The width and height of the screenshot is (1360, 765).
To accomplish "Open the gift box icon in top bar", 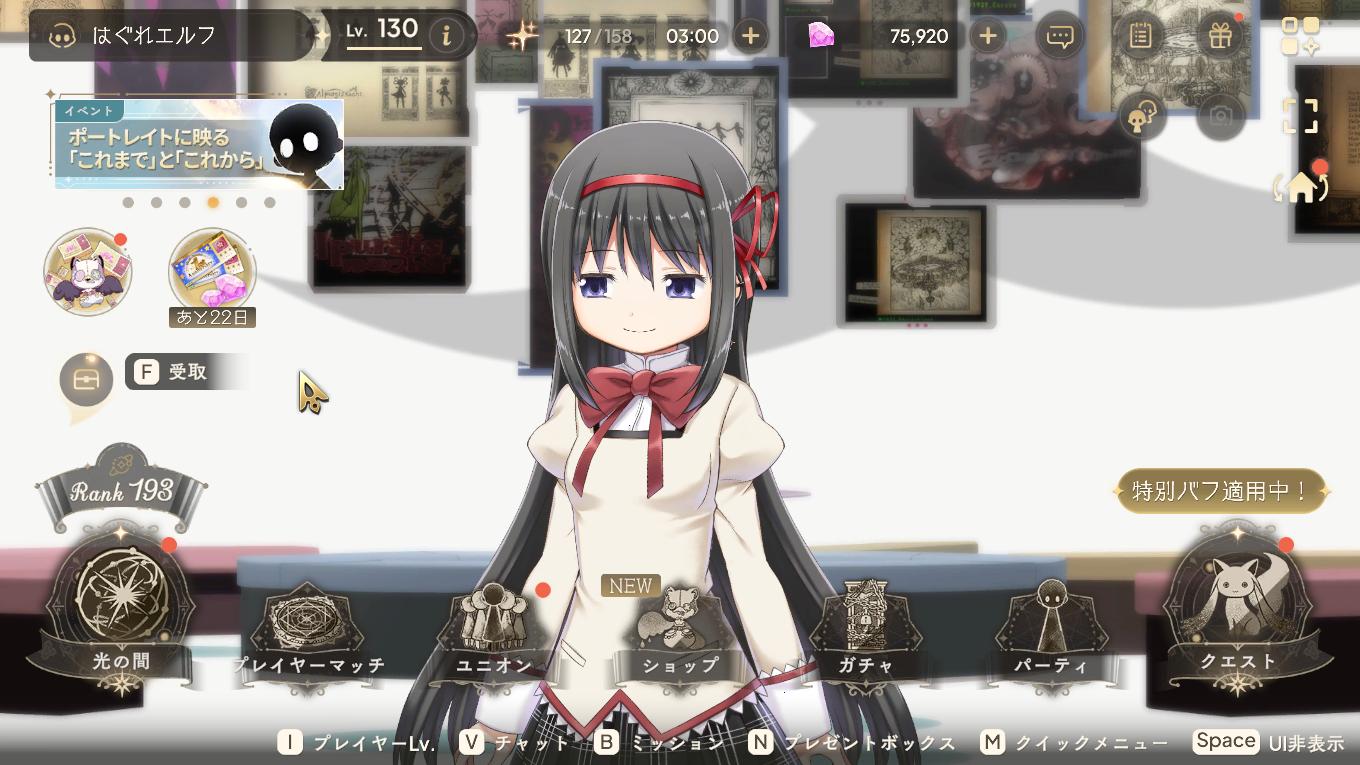I will click(x=1218, y=33).
